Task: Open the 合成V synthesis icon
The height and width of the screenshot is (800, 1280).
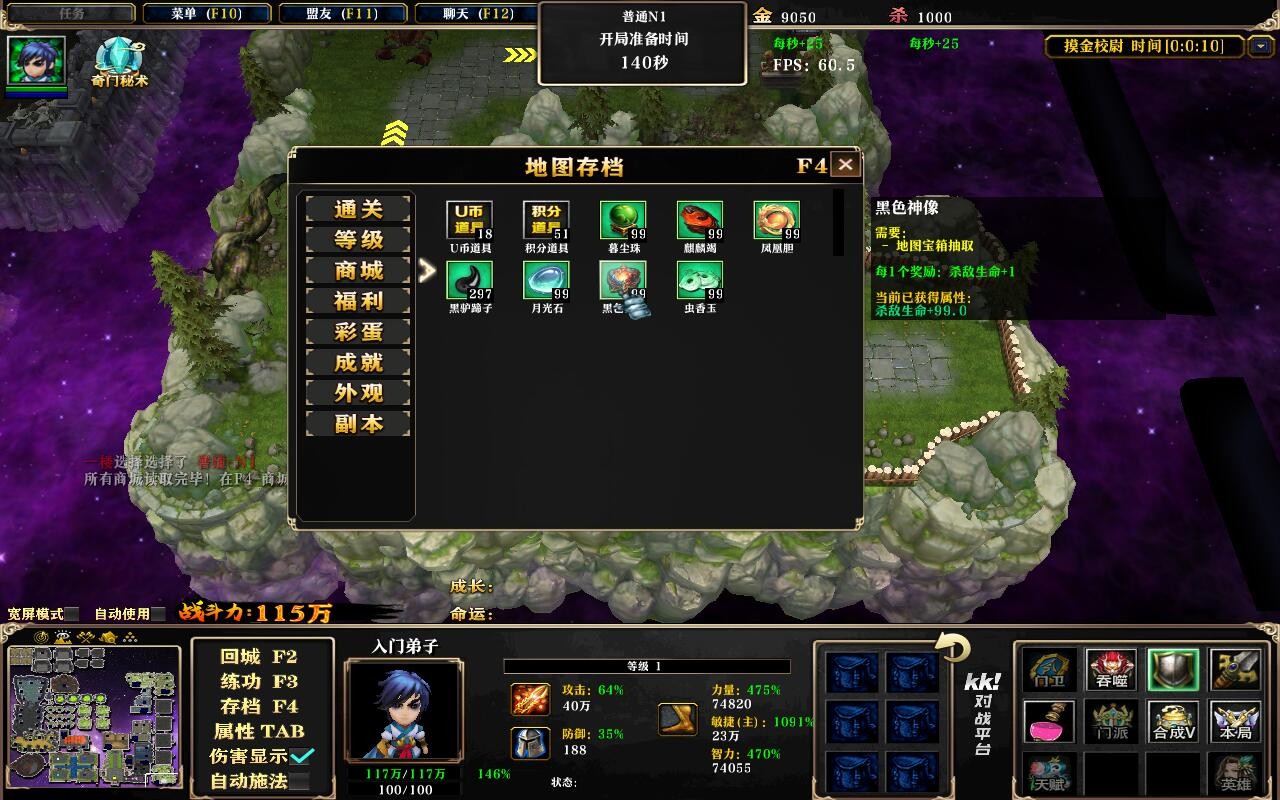Action: pos(1172,722)
